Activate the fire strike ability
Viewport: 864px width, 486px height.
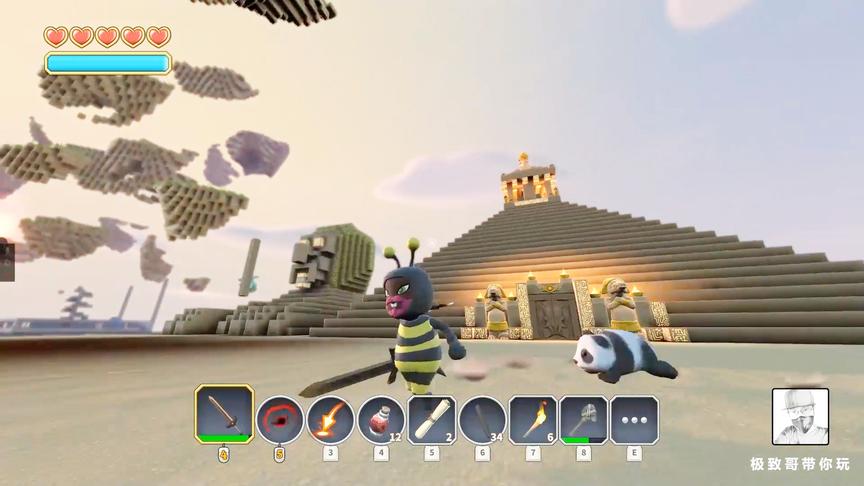(x=330, y=420)
